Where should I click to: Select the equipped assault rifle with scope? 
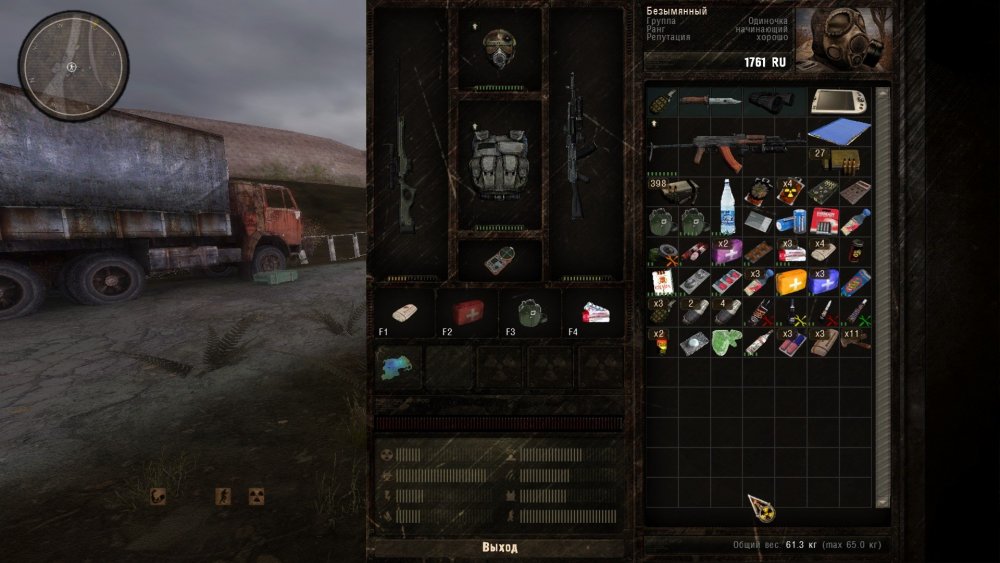tap(579, 145)
